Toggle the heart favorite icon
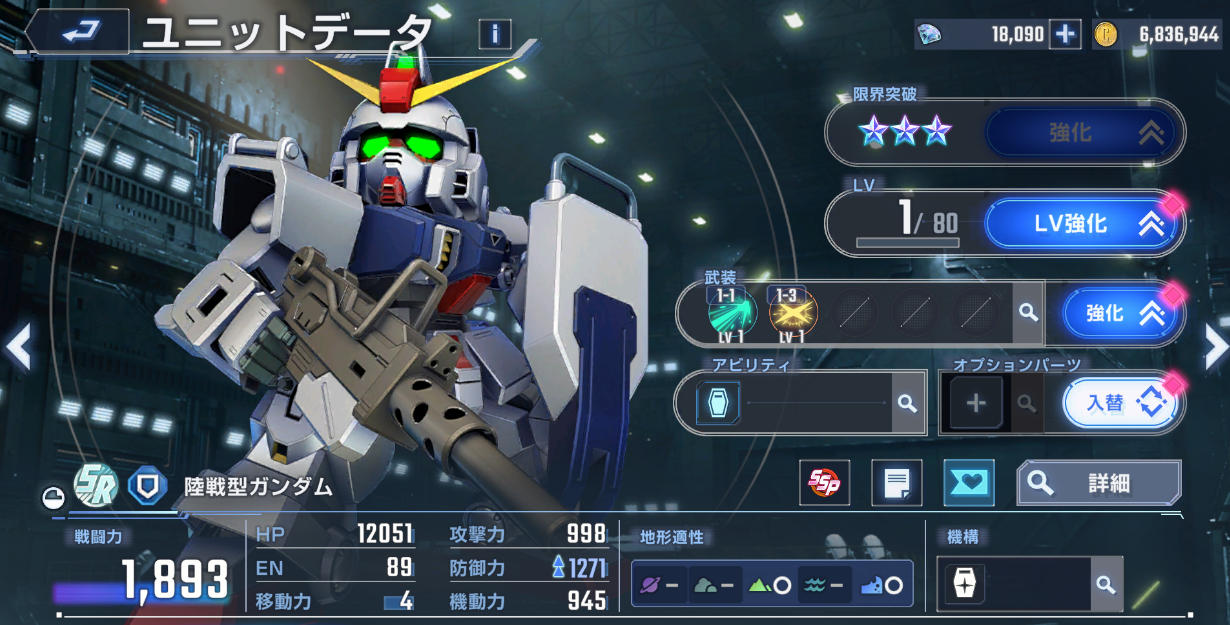The height and width of the screenshot is (625, 1230). coord(968,484)
